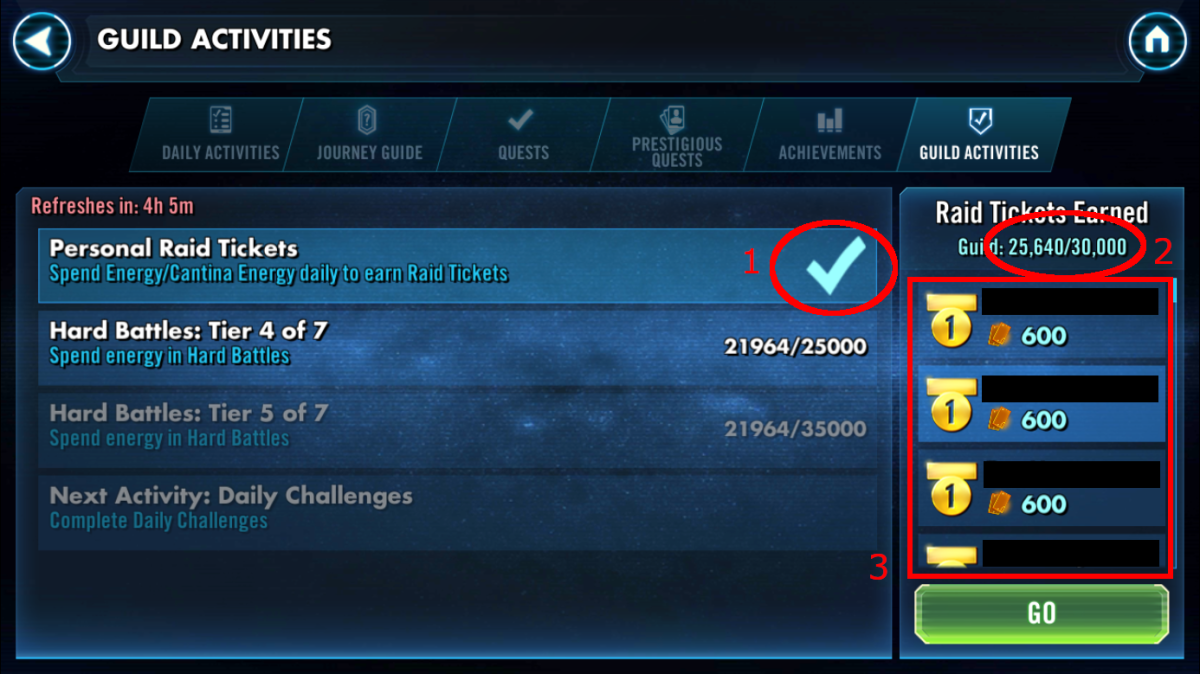The width and height of the screenshot is (1200, 674).
Task: Tap the green GO button
Action: (x=1041, y=613)
